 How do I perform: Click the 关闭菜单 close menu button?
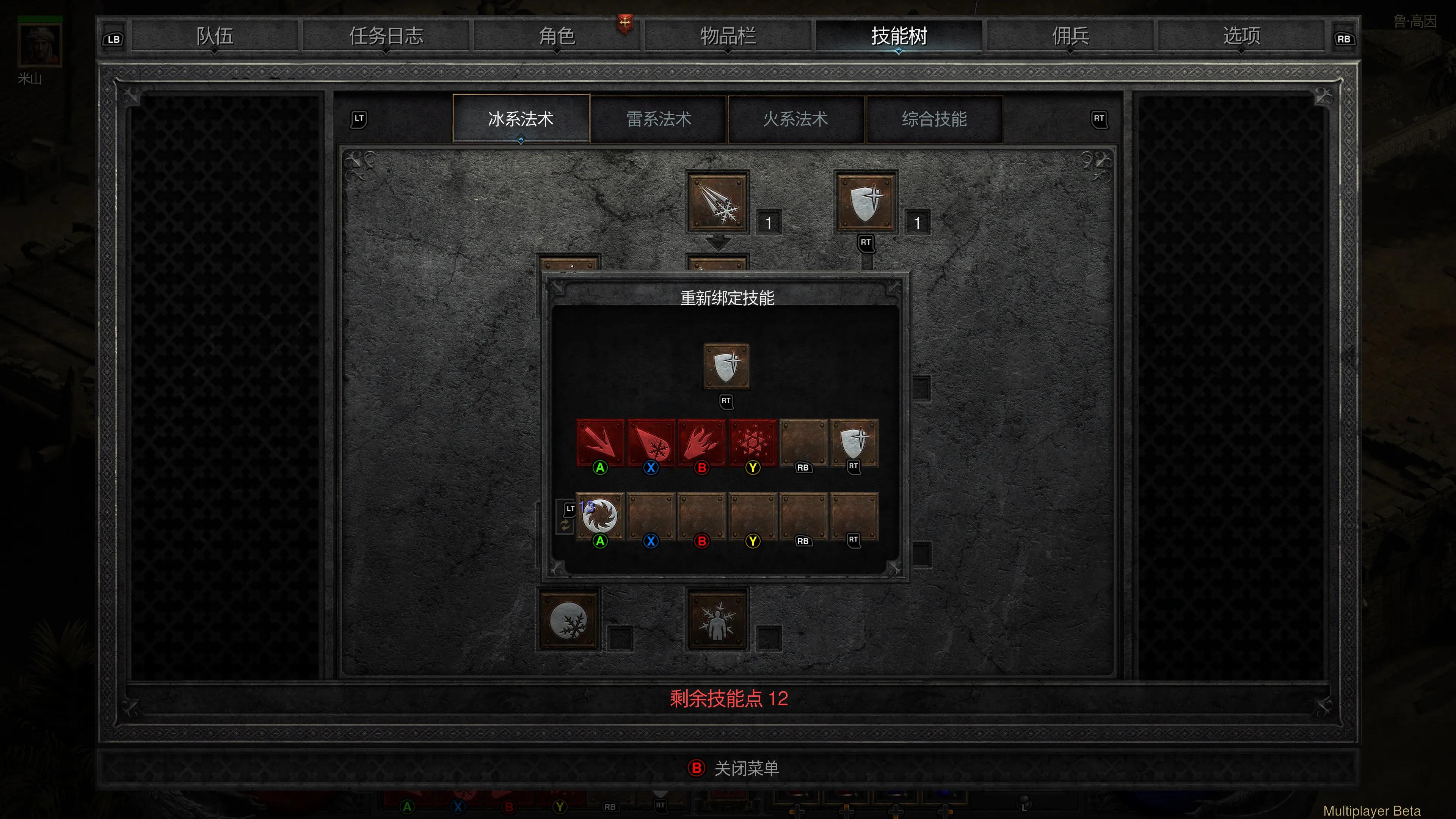point(734,768)
